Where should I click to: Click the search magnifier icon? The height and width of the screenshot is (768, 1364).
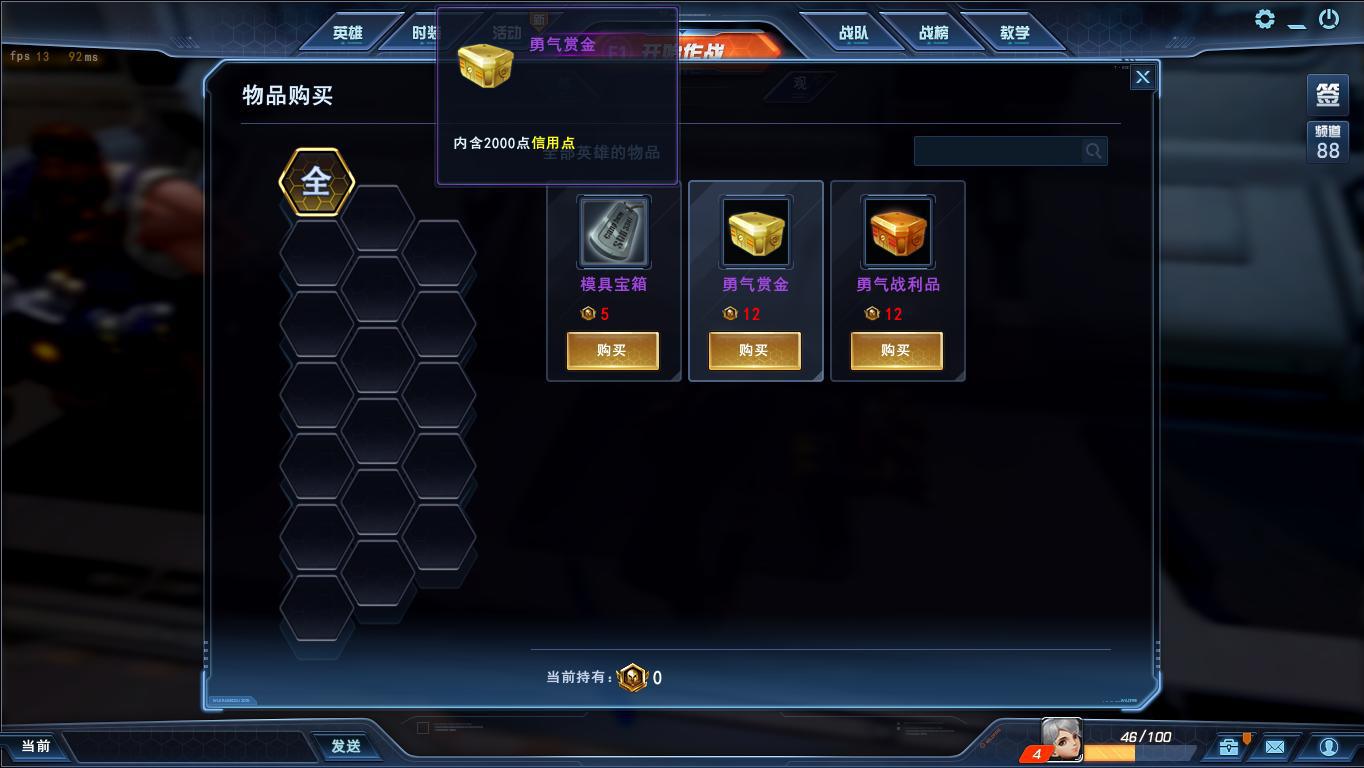[1092, 150]
